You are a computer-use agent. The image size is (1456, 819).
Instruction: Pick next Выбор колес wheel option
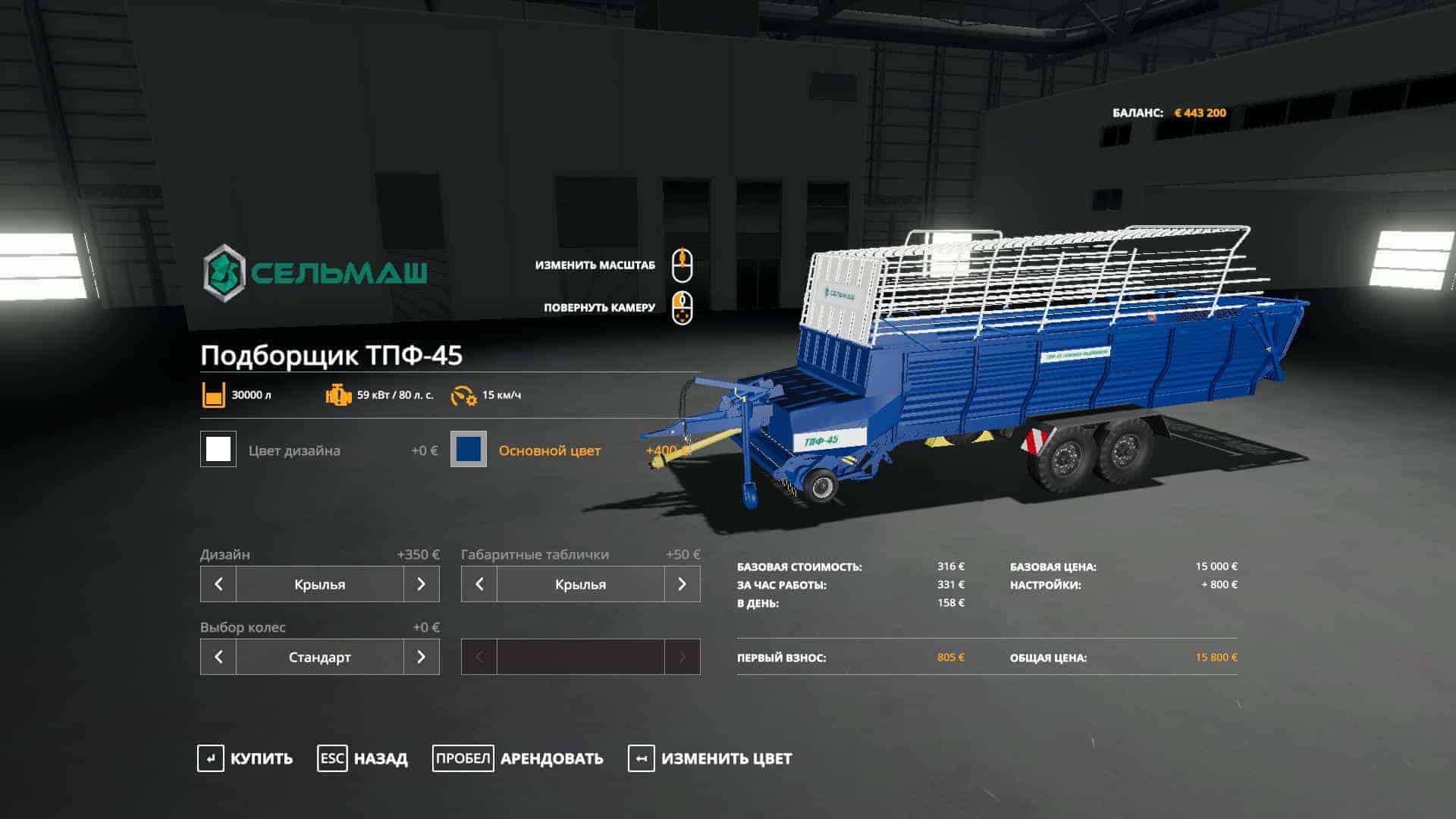421,657
